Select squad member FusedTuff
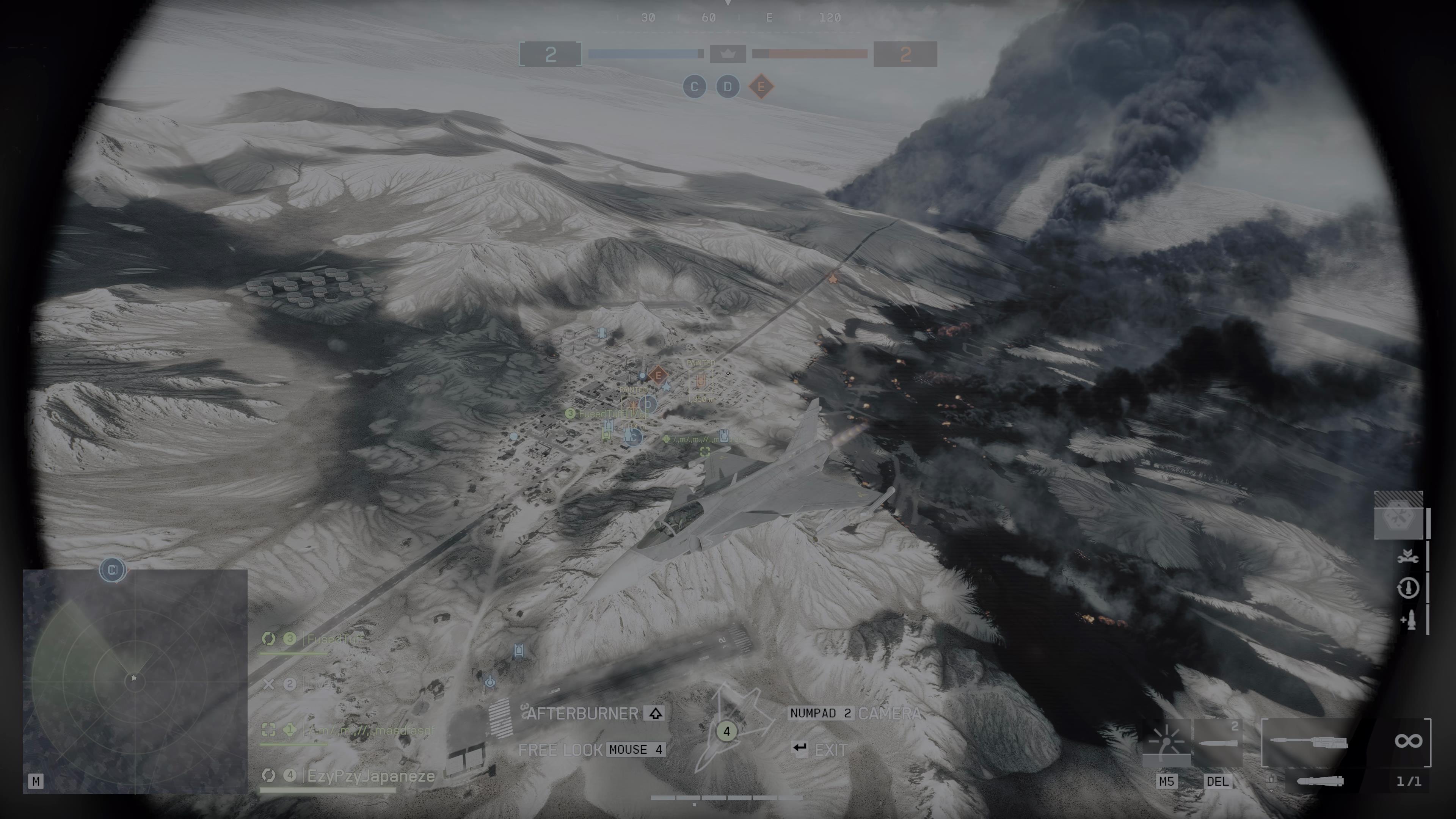The image size is (1456, 819). (x=335, y=639)
